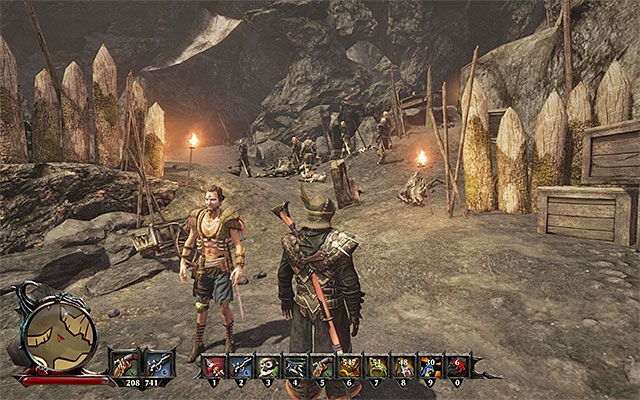Activate the red parrot icon in slot 0
This screenshot has height=400, width=640.
[x=457, y=366]
